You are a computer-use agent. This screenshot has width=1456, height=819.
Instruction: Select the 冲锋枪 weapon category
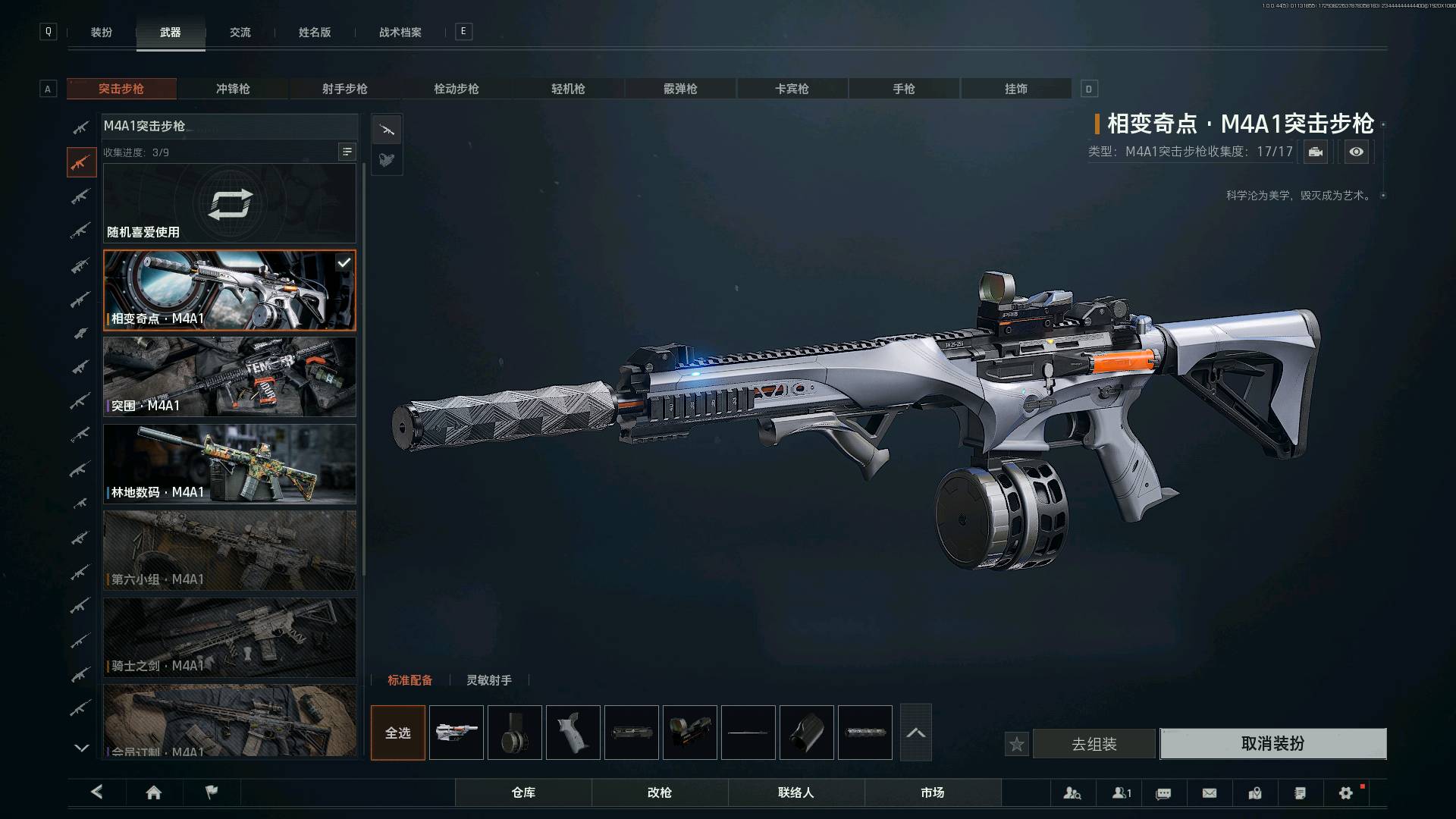coord(233,89)
